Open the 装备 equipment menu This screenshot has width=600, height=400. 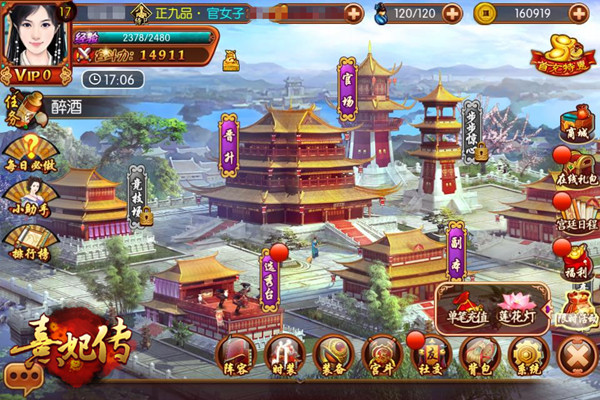[x=334, y=355]
